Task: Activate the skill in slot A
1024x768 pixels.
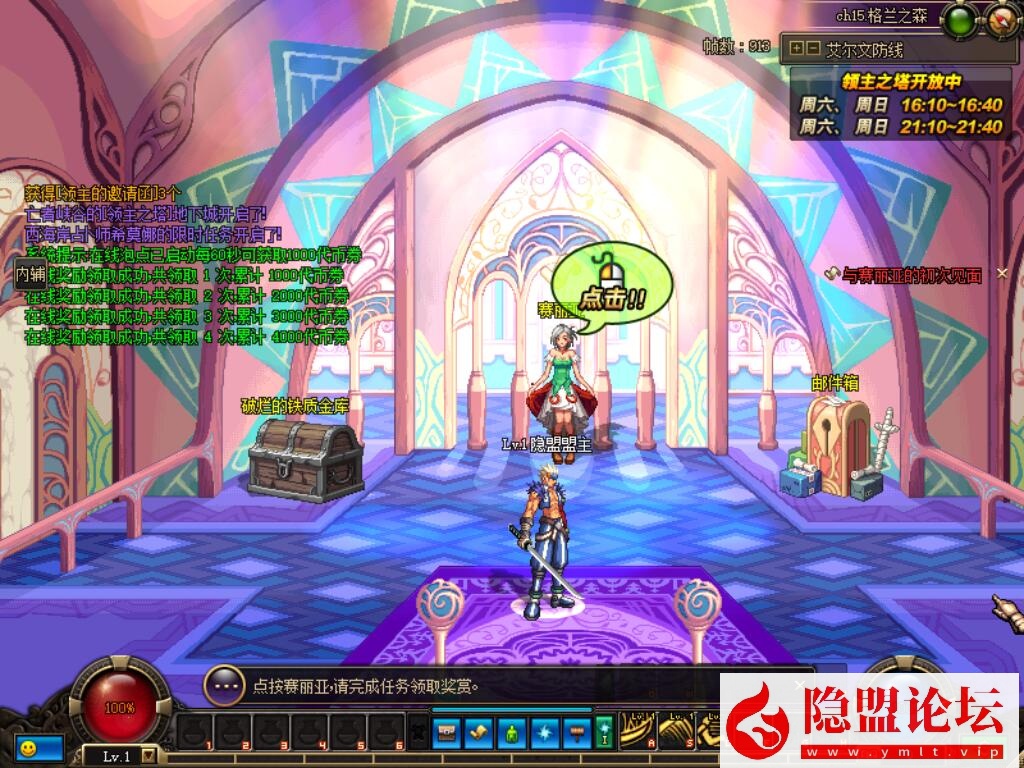Action: click(x=636, y=731)
